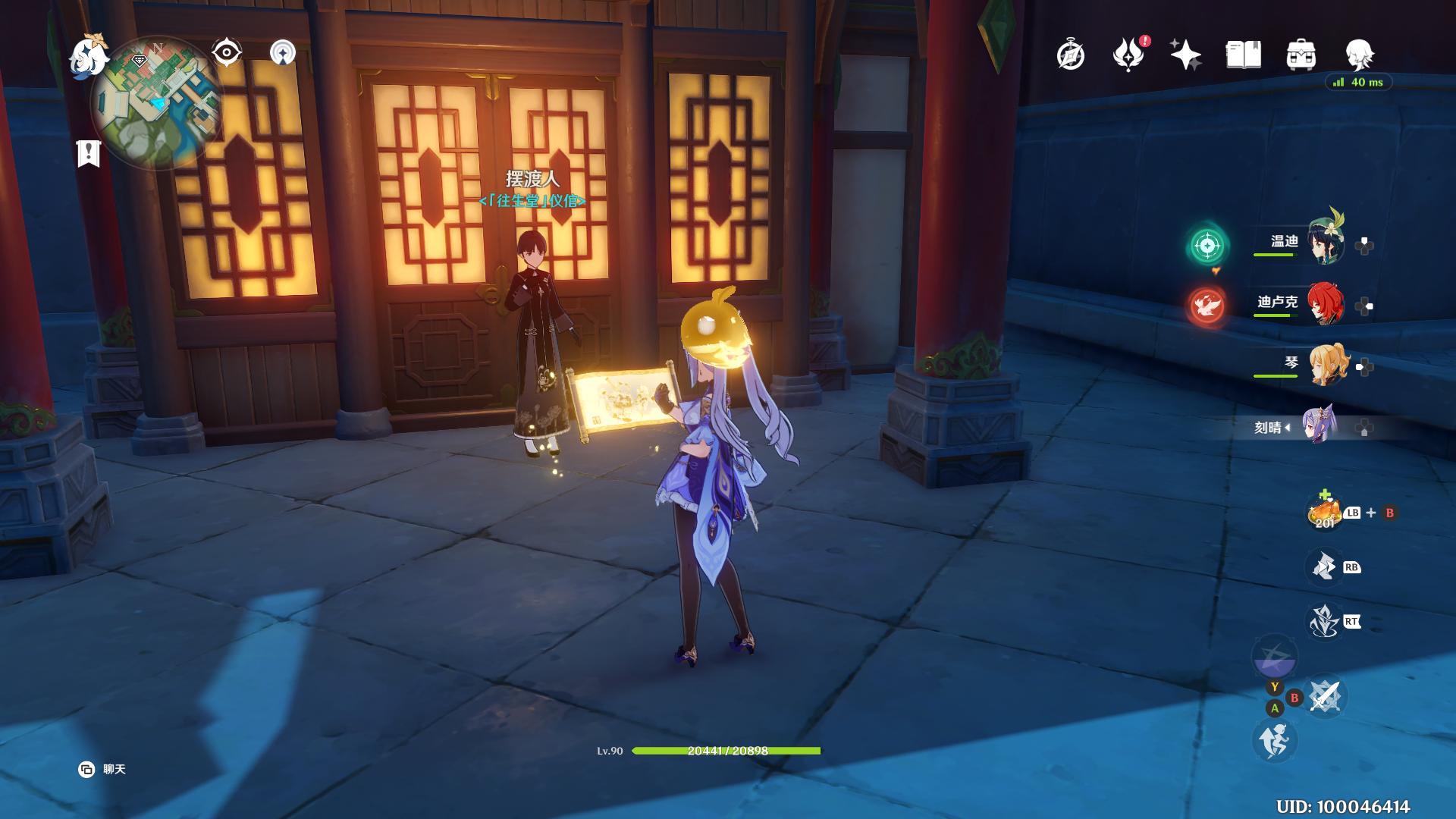This screenshot has width=1456, height=819.
Task: Toggle the eye-shaped elemental sight icon
Action: [x=227, y=52]
